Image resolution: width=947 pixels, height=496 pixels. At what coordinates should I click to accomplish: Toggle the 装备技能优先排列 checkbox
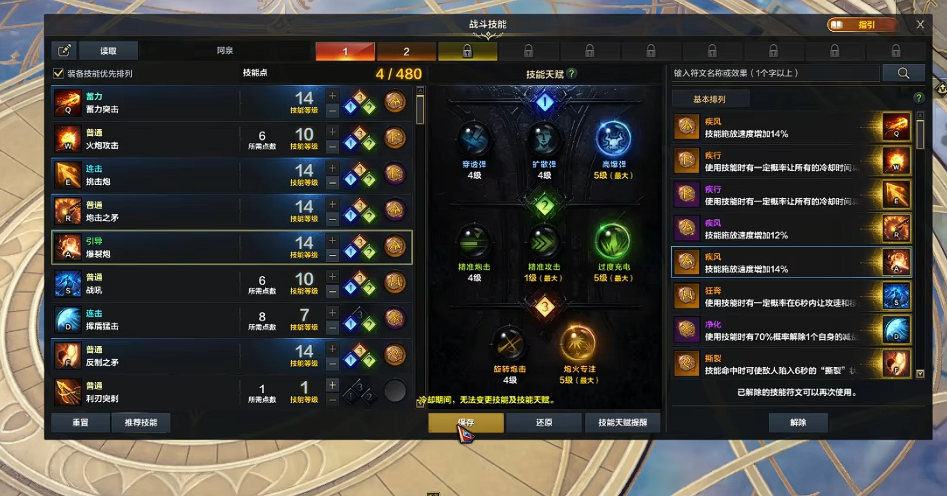coord(58,73)
